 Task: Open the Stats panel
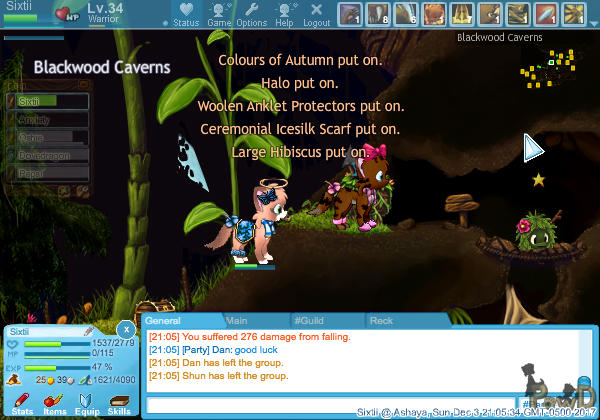22,403
